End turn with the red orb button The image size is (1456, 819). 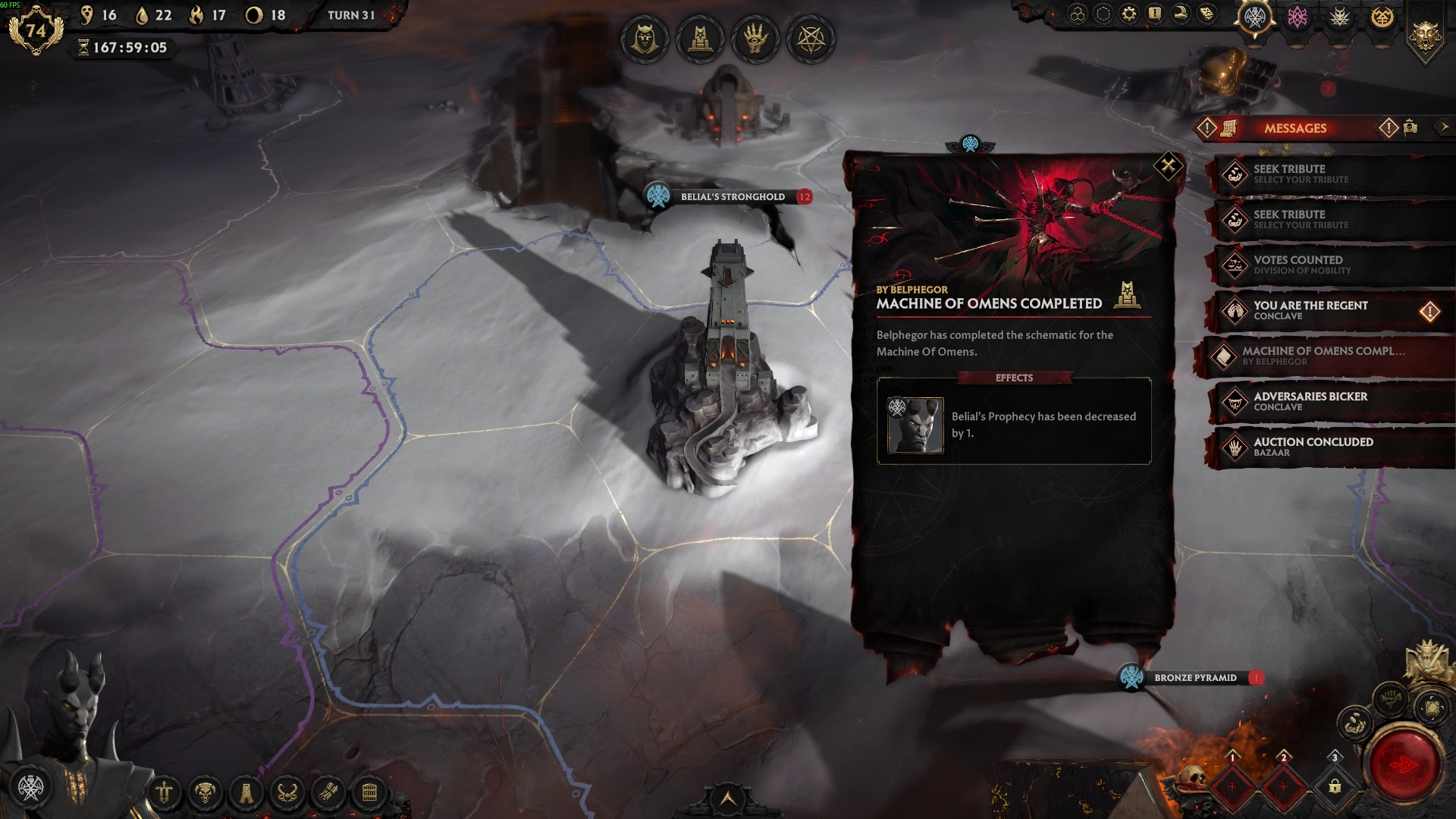point(1404,764)
